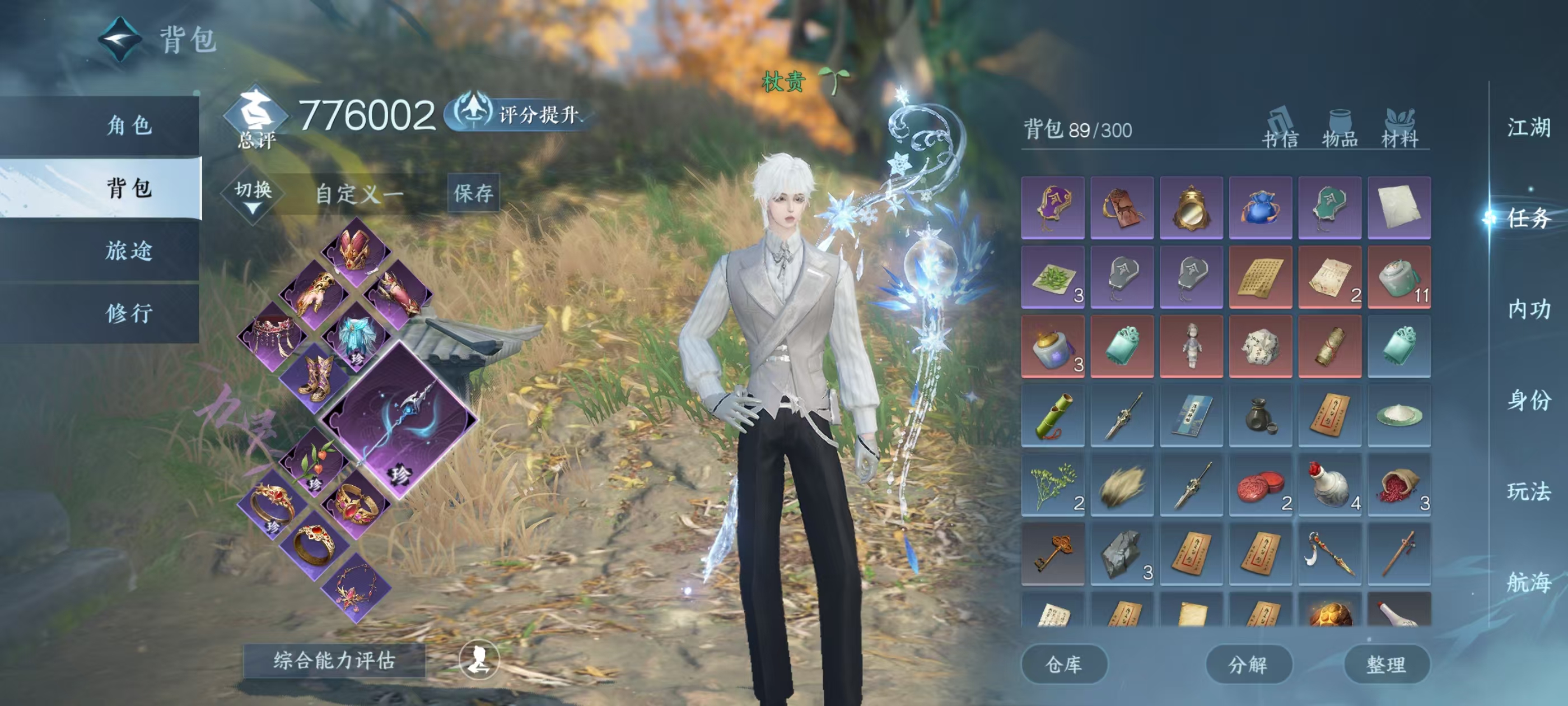The image size is (1568, 706).
Task: Select the green bamboo tube item
Action: [1052, 415]
